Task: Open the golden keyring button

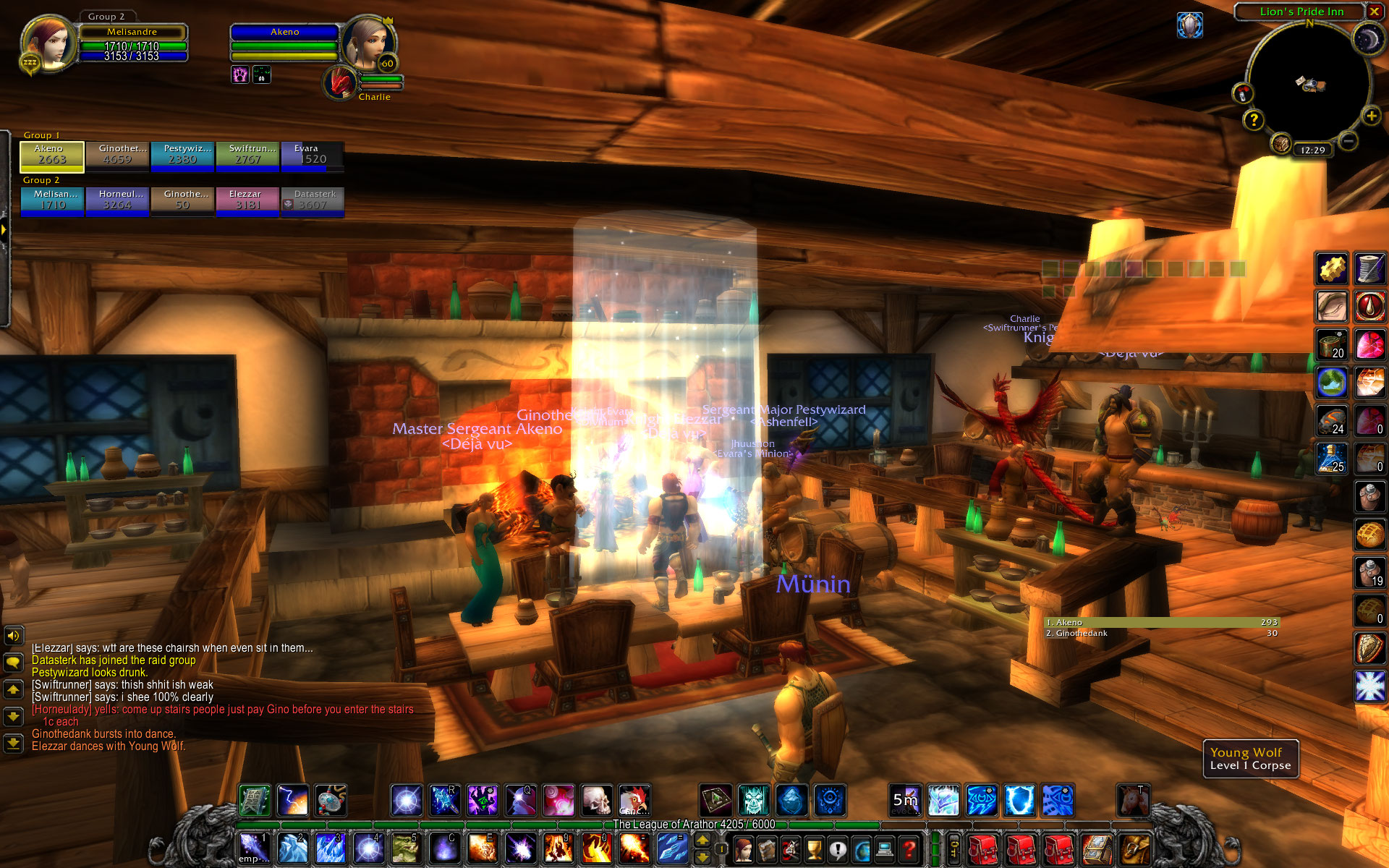Action: [x=953, y=848]
